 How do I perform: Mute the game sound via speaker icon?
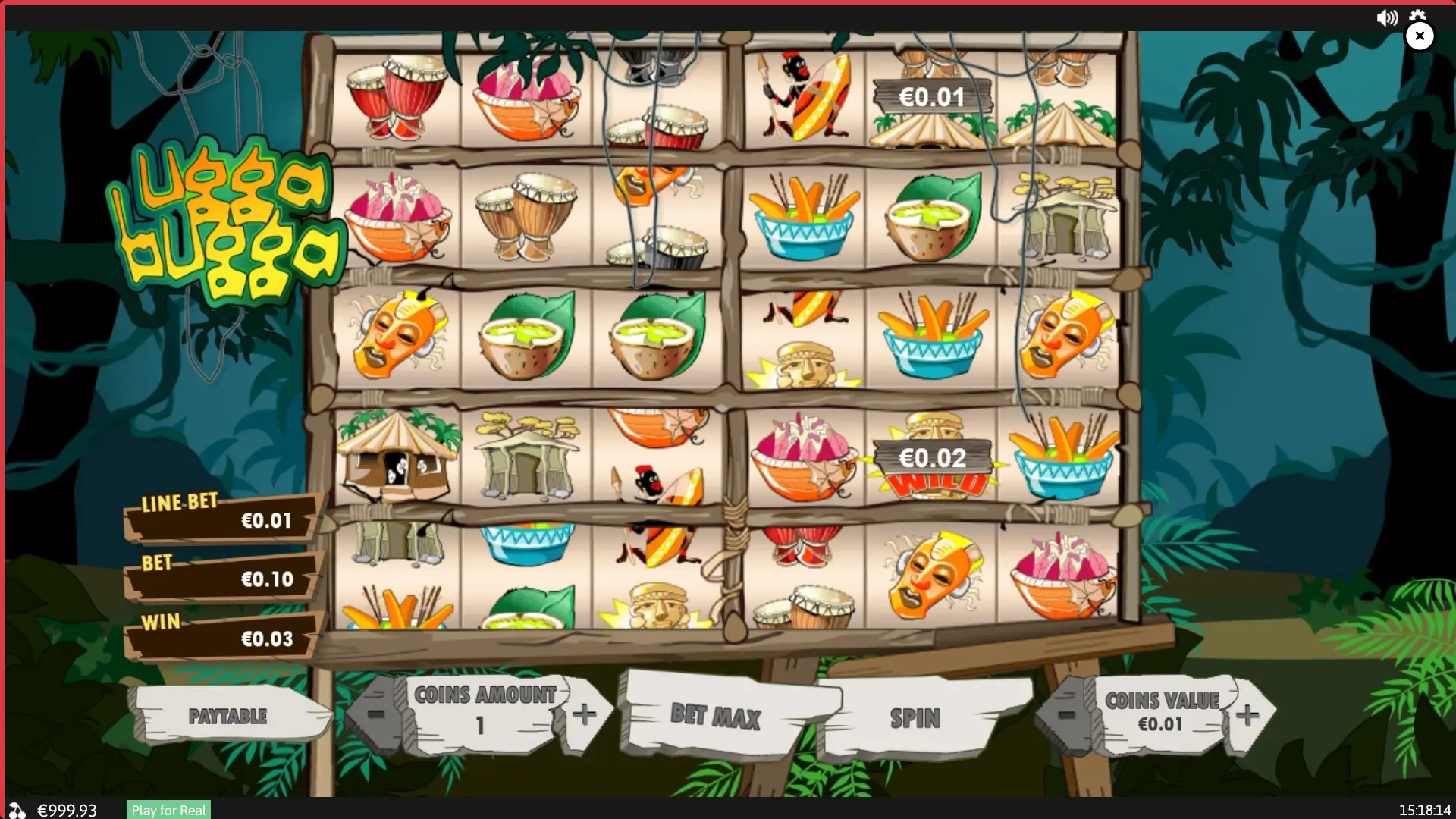pyautogui.click(x=1388, y=17)
